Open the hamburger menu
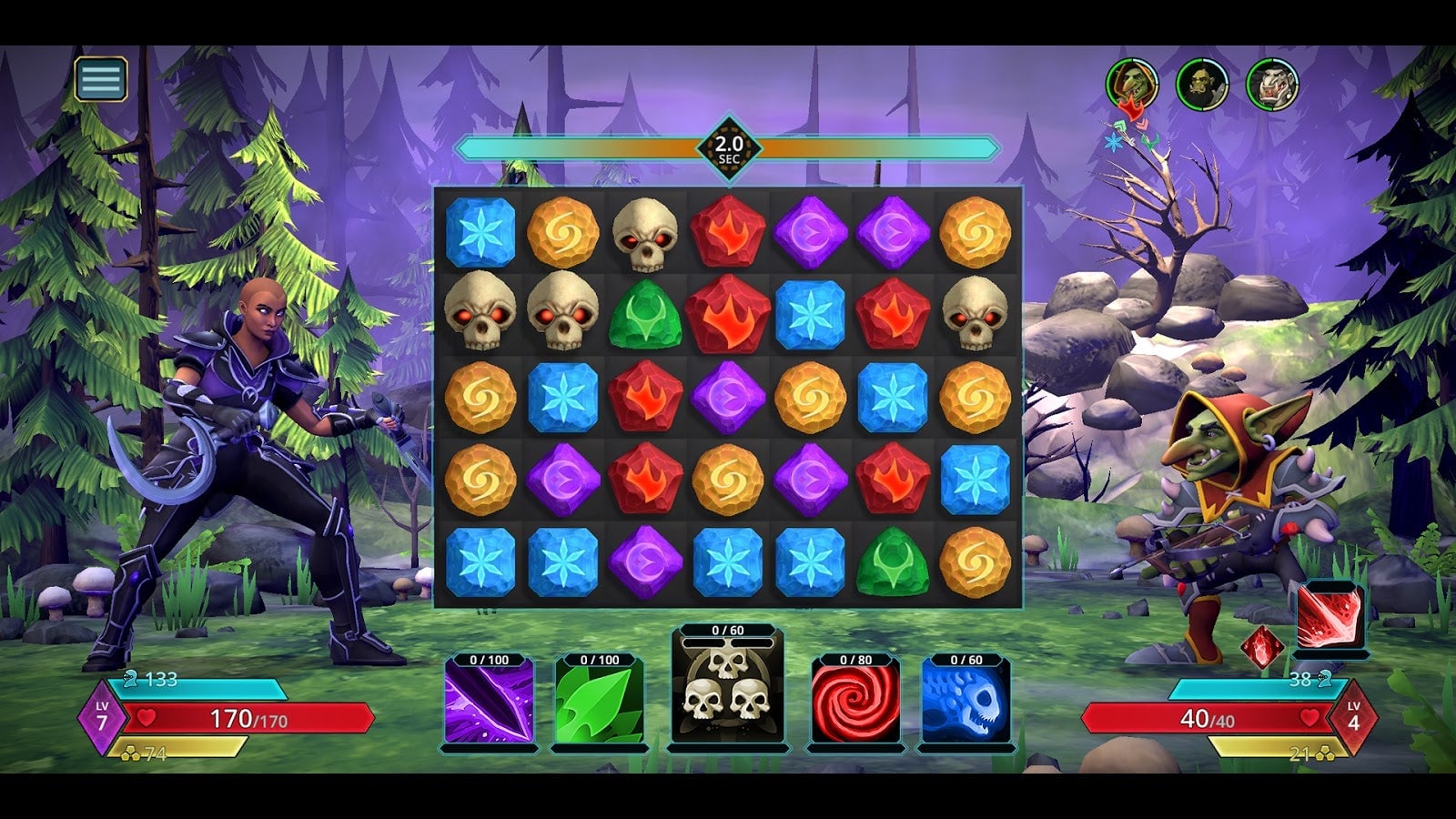Screen dimensions: 1456x819 tap(100, 80)
